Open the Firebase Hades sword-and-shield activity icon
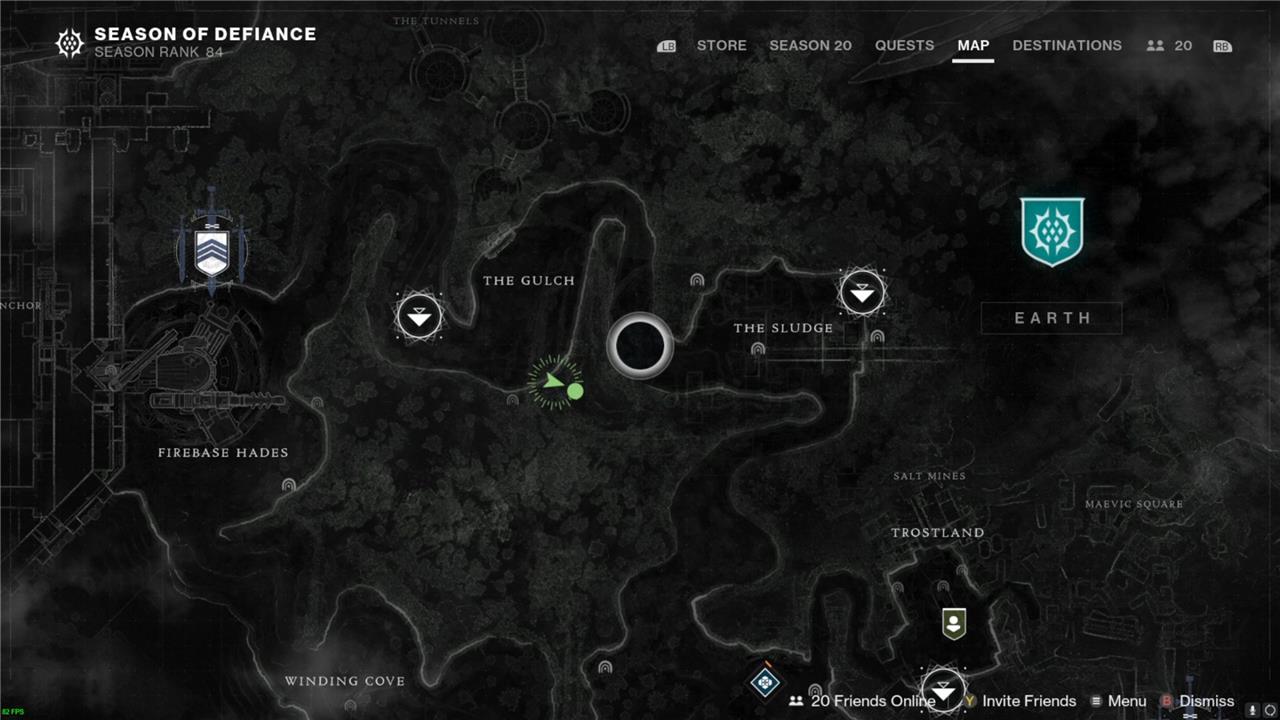Screen dimensions: 1280x720 [x=210, y=243]
